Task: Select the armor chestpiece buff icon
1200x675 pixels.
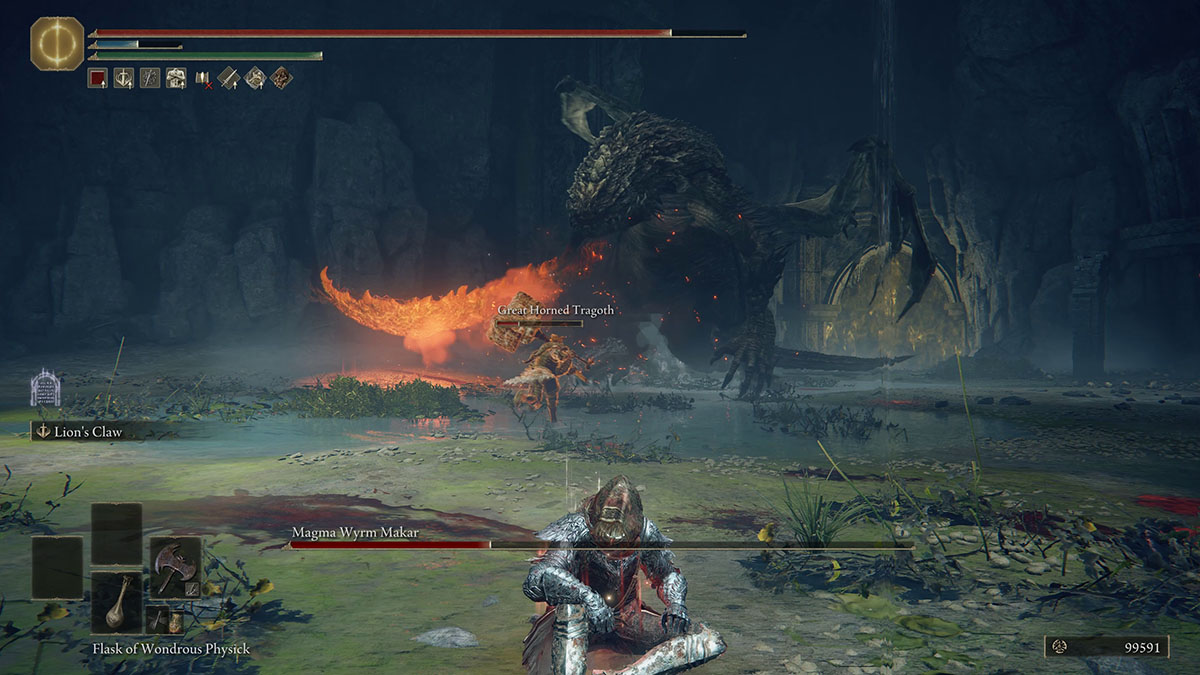Action: click(x=176, y=78)
